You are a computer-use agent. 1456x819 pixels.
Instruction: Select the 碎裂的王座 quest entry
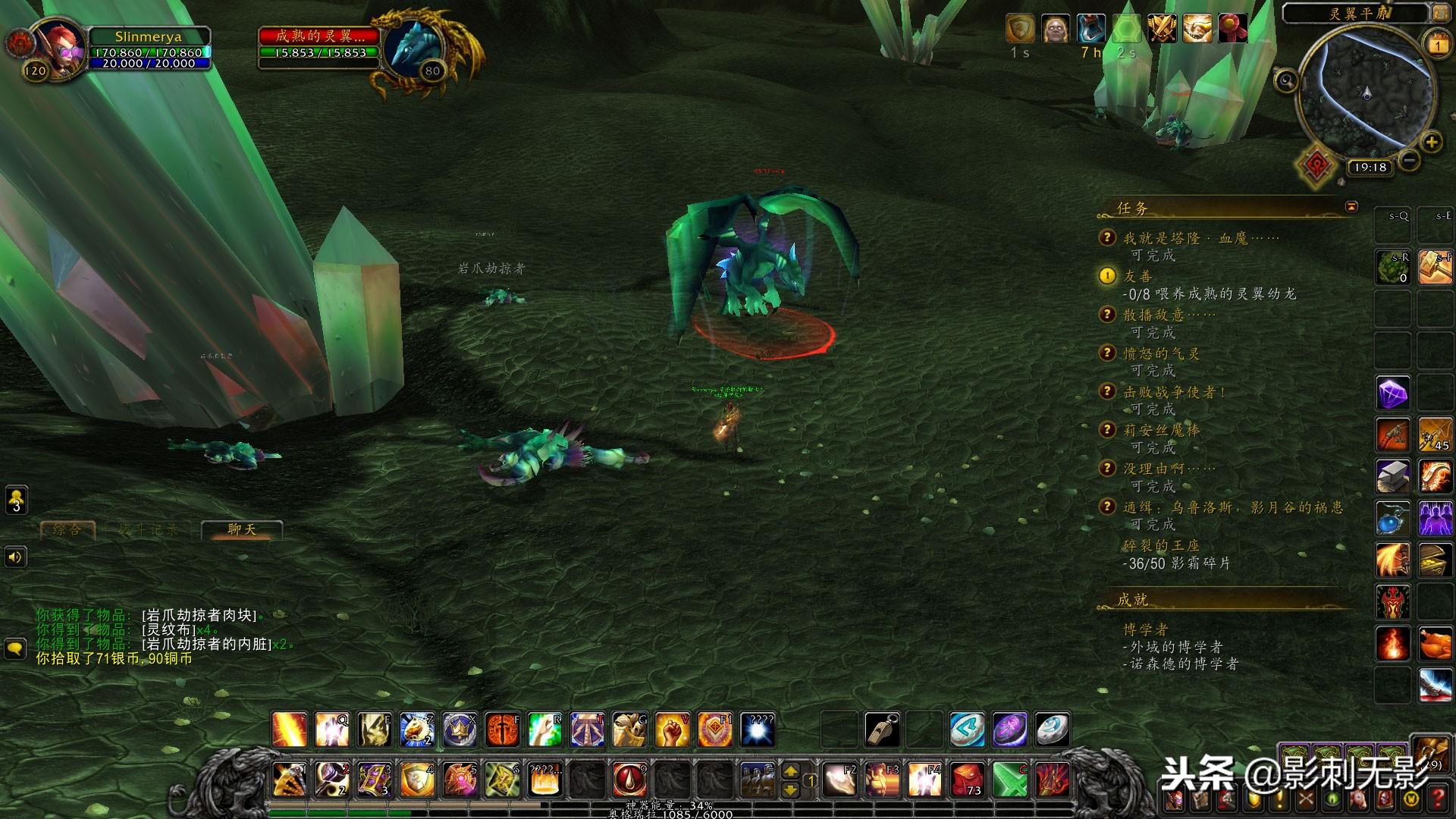pos(1161,546)
